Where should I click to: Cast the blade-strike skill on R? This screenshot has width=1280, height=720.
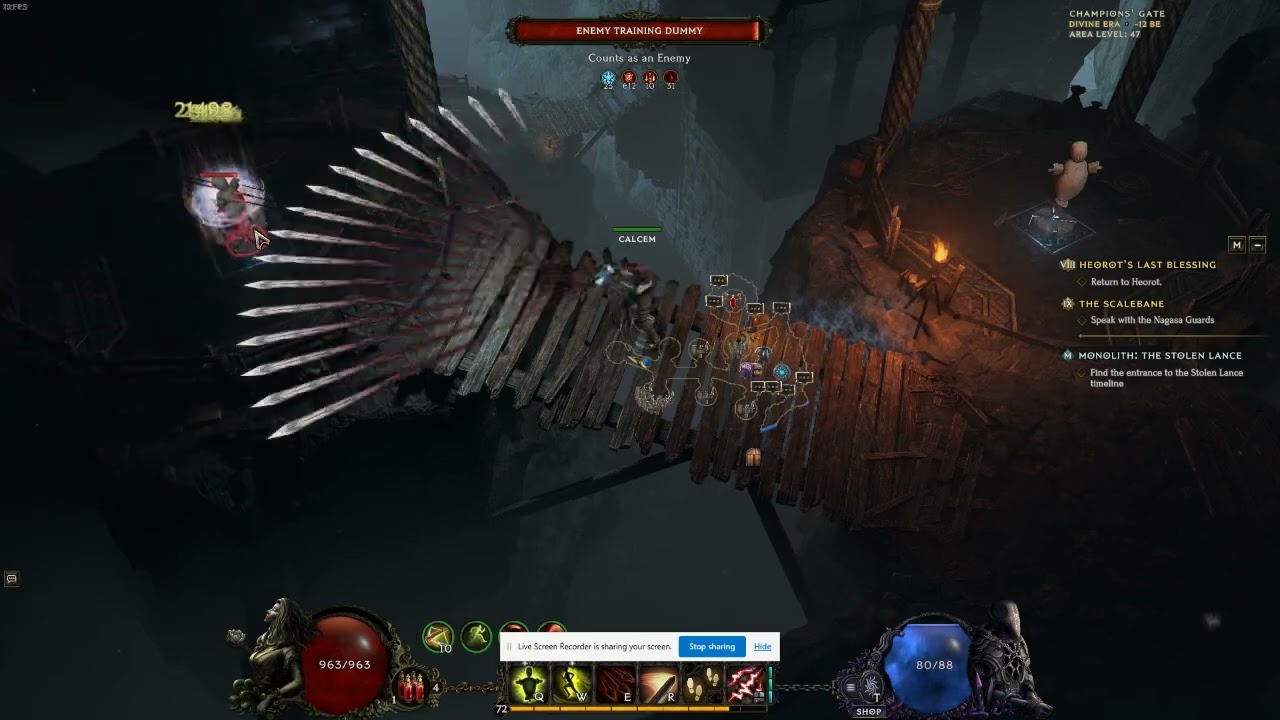click(658, 685)
